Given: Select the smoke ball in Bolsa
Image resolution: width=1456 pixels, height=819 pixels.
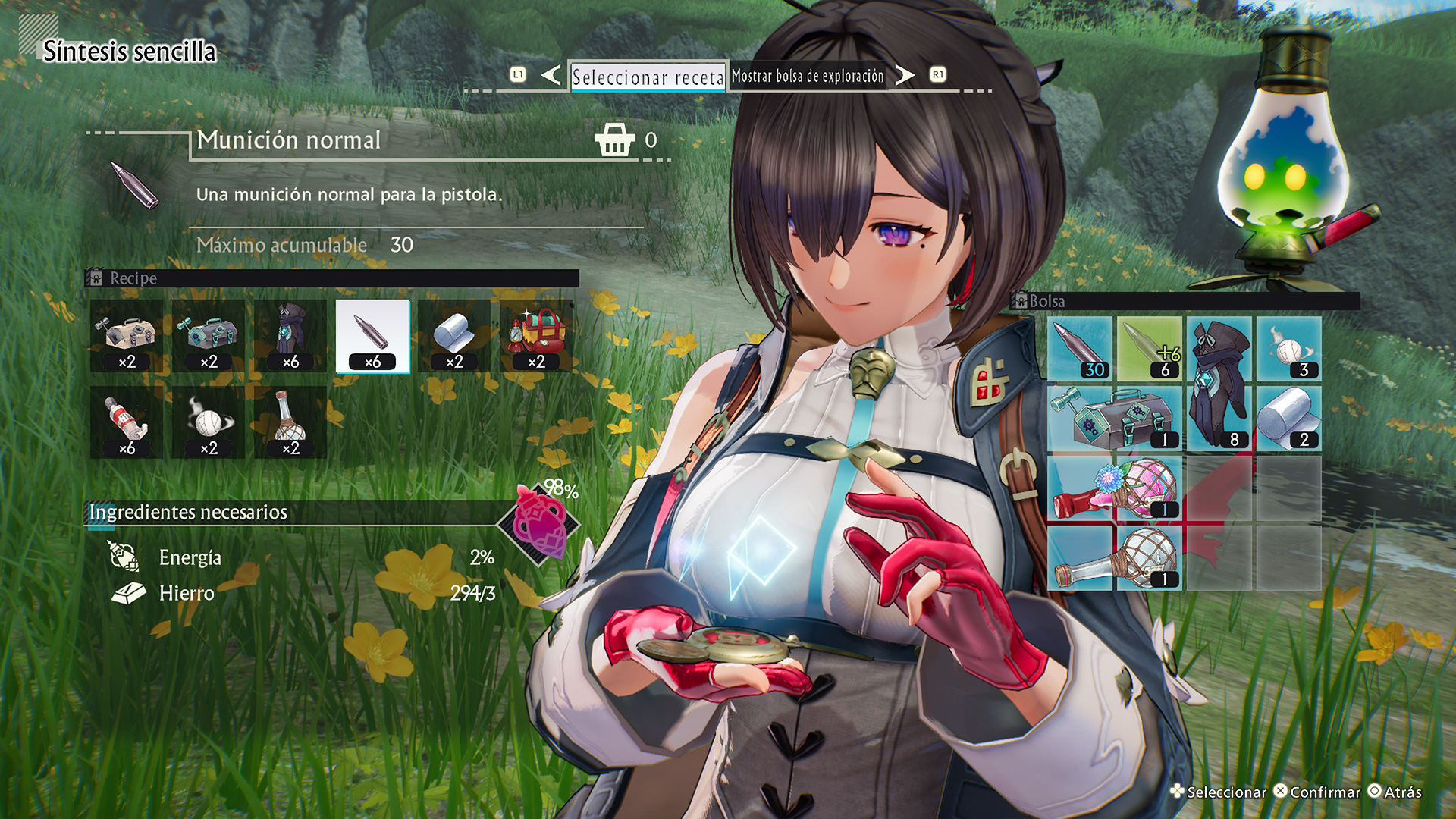Looking at the screenshot, I should click(1289, 349).
